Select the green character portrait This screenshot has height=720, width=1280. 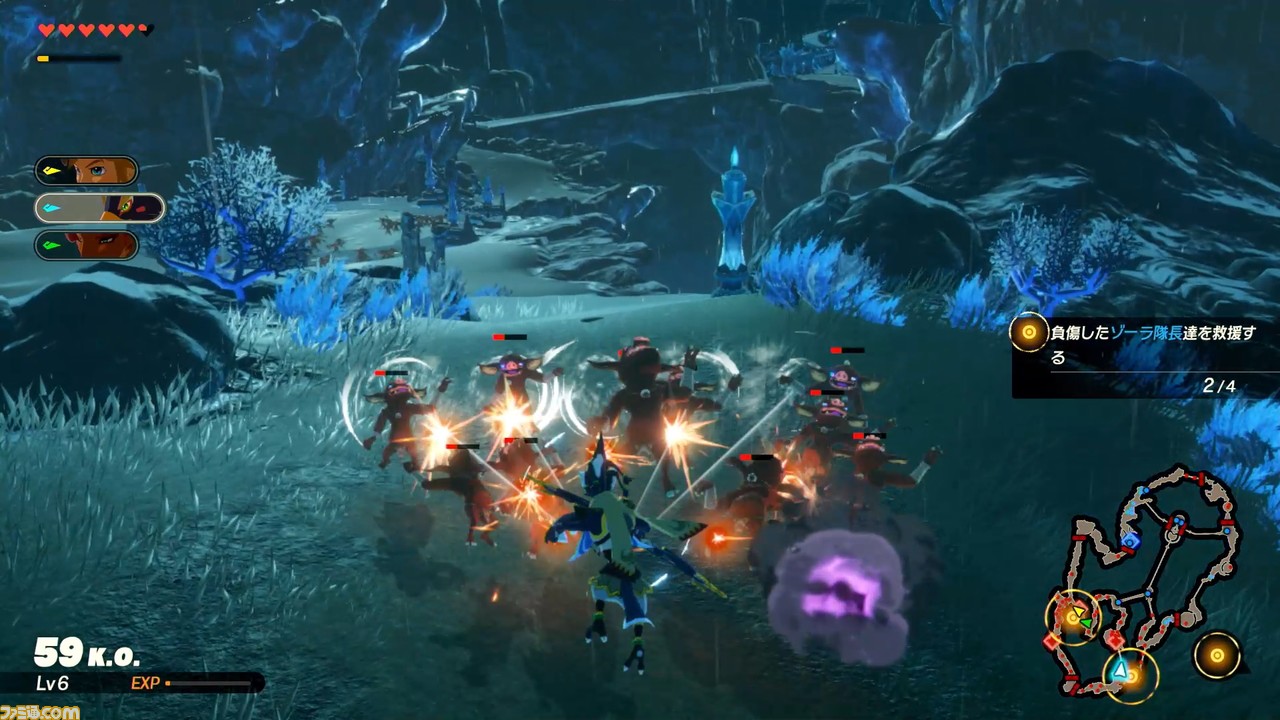coord(87,245)
